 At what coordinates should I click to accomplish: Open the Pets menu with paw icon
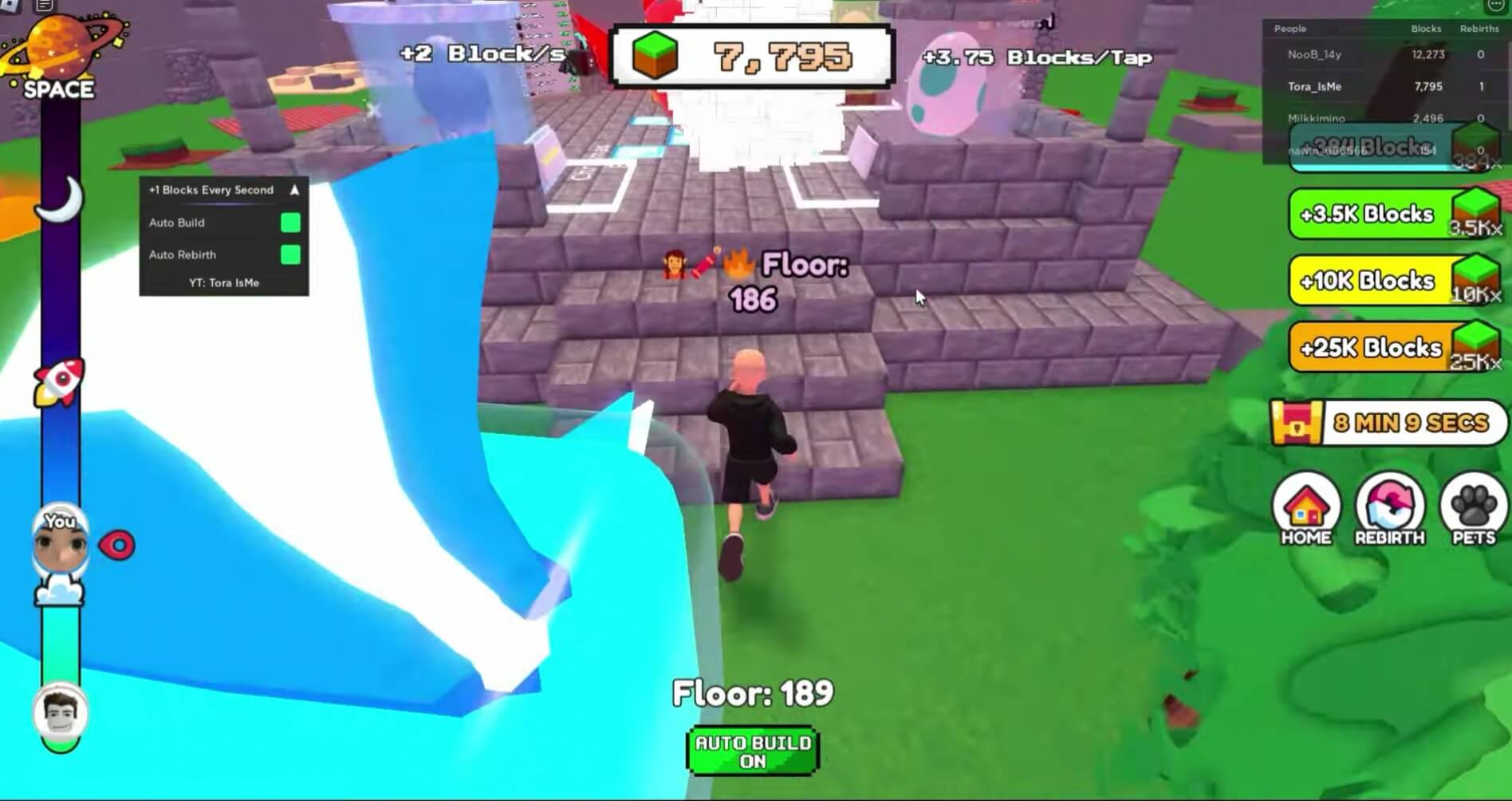tap(1471, 508)
